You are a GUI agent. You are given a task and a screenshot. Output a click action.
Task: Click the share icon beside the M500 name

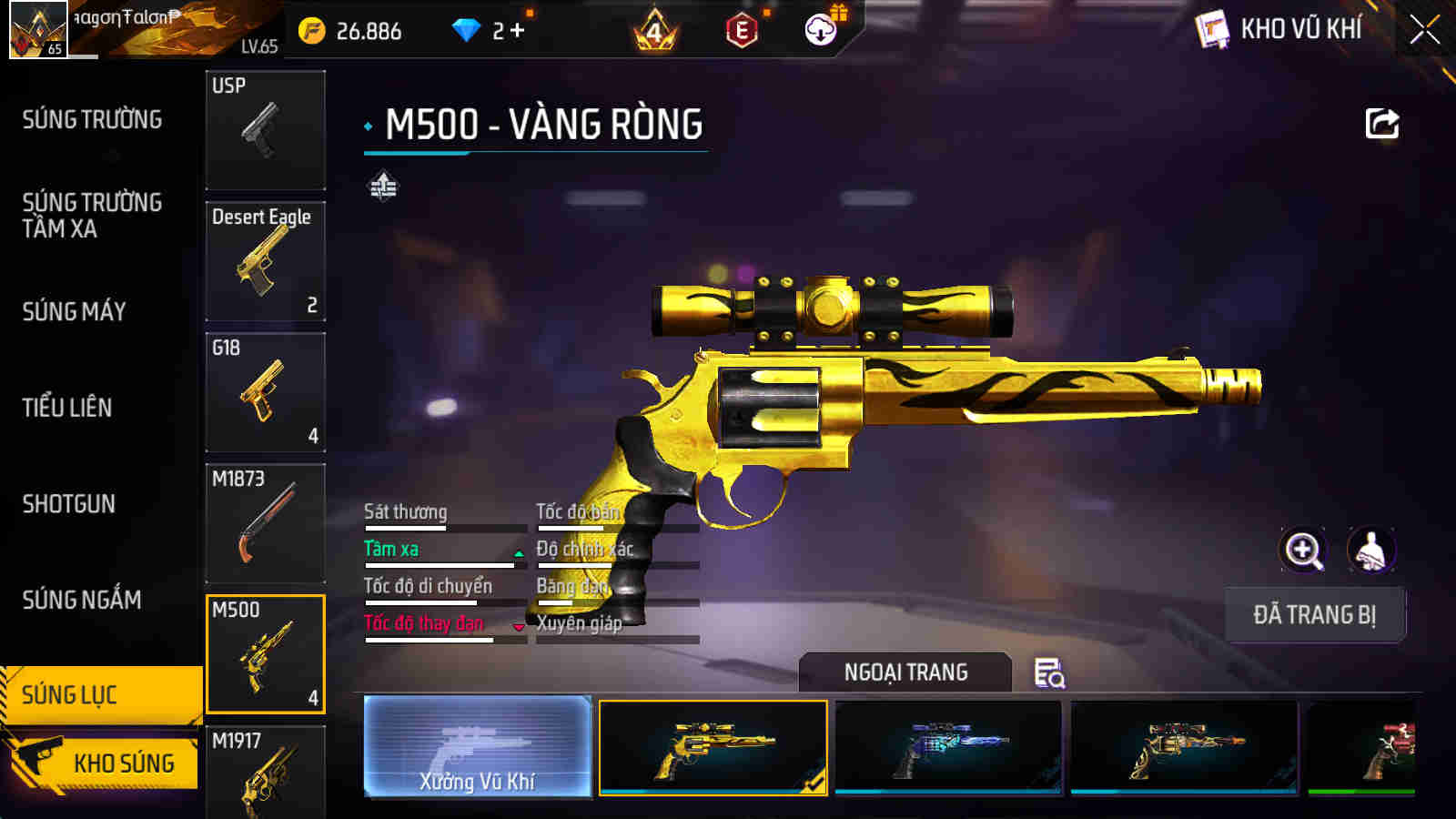1382,123
